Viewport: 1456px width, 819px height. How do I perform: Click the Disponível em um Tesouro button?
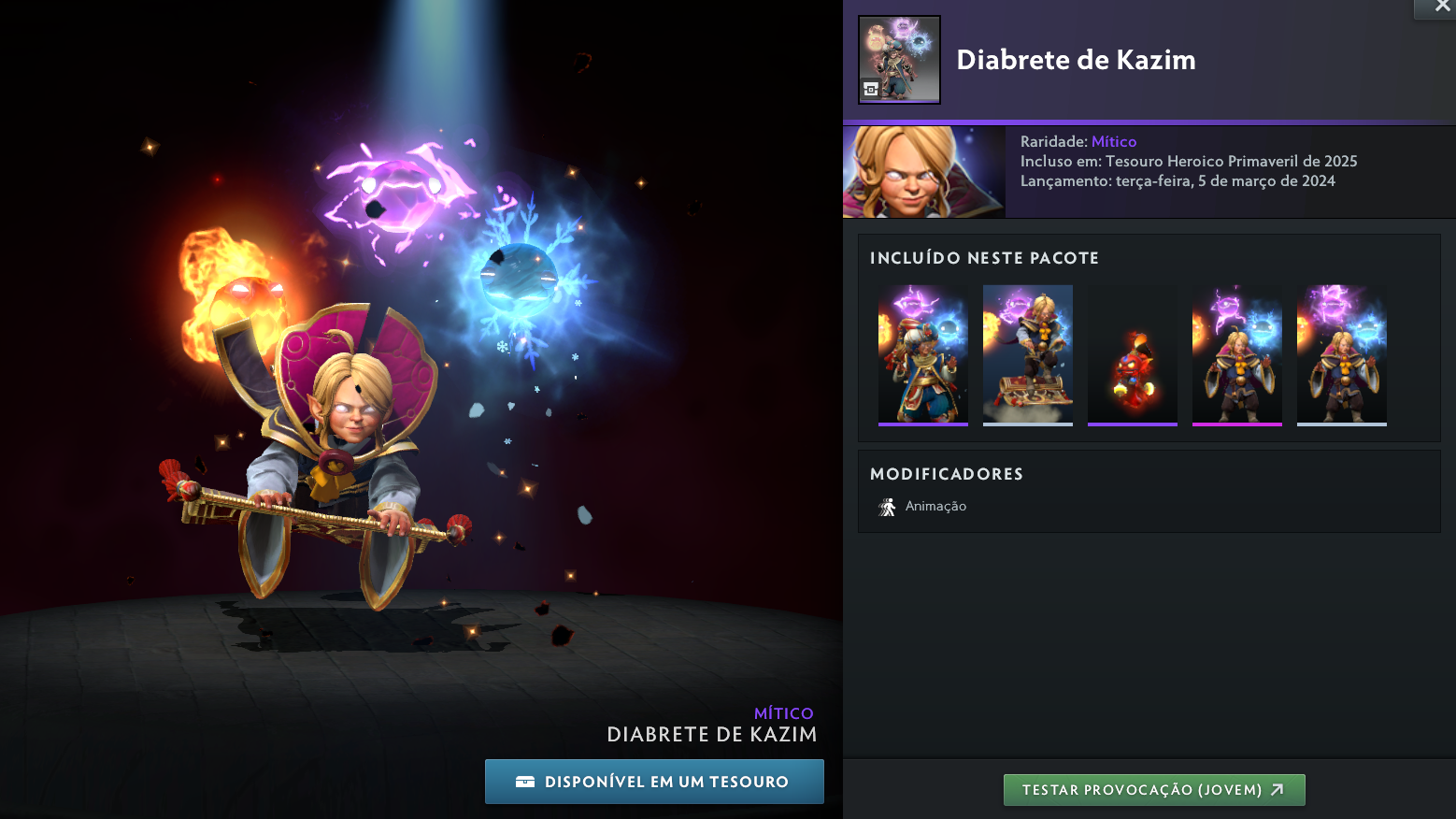(654, 782)
